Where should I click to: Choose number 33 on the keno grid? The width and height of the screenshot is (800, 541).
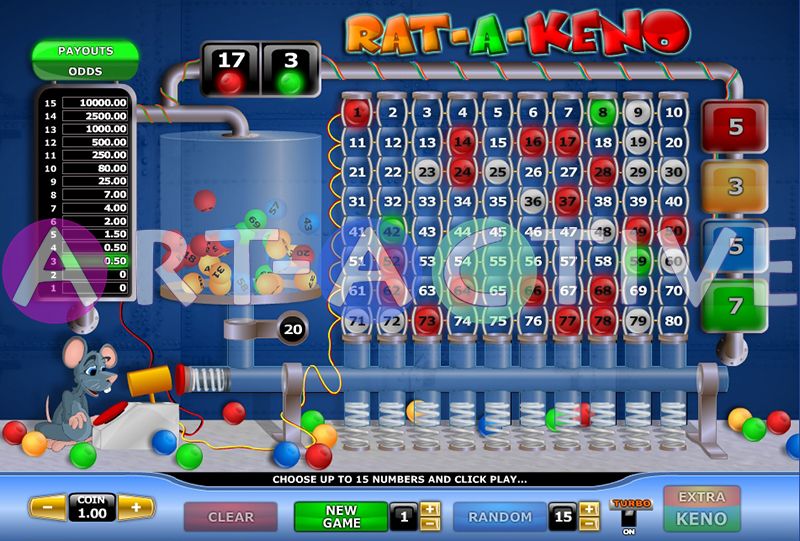(x=427, y=202)
